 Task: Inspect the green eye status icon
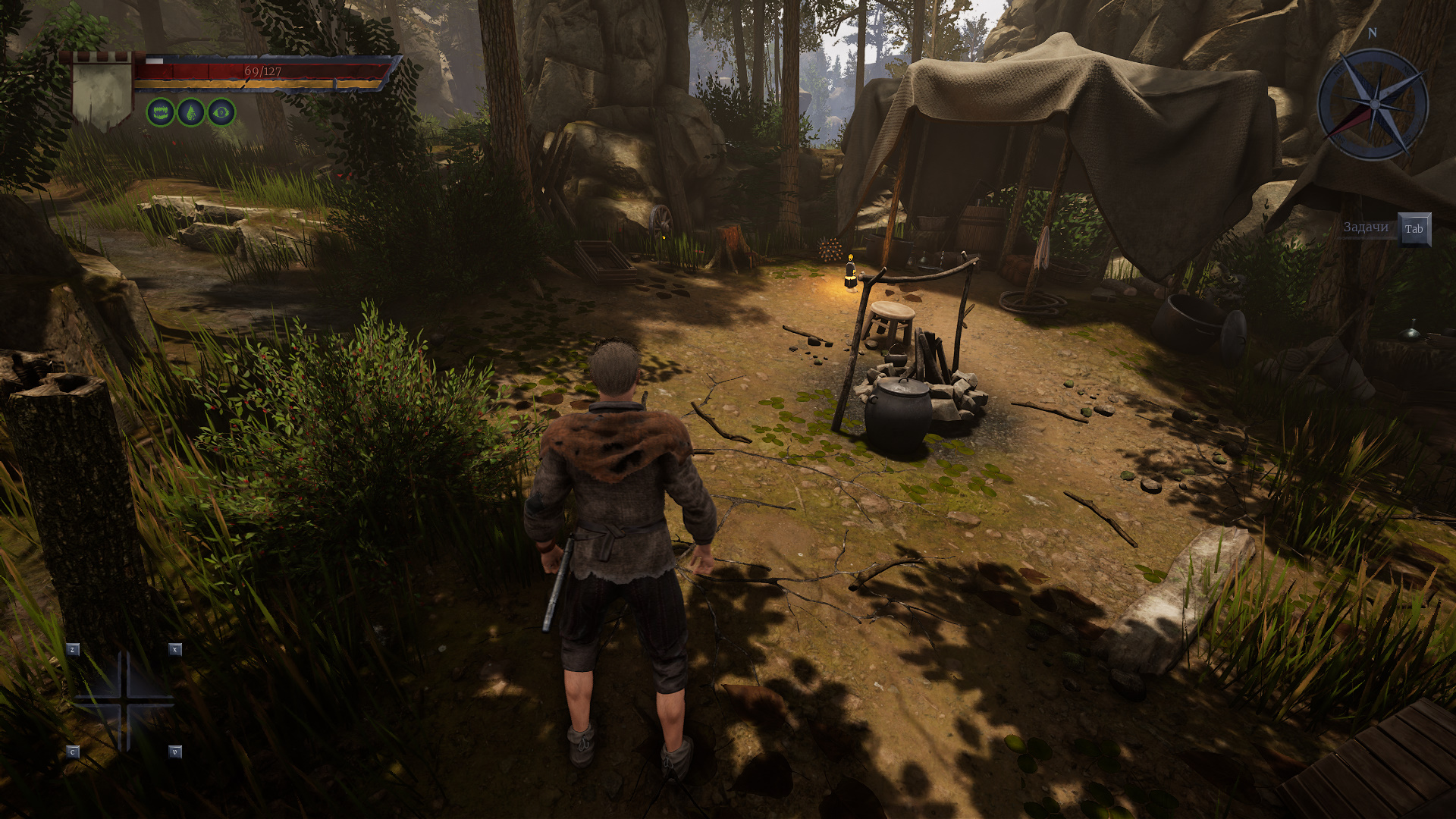[221, 113]
